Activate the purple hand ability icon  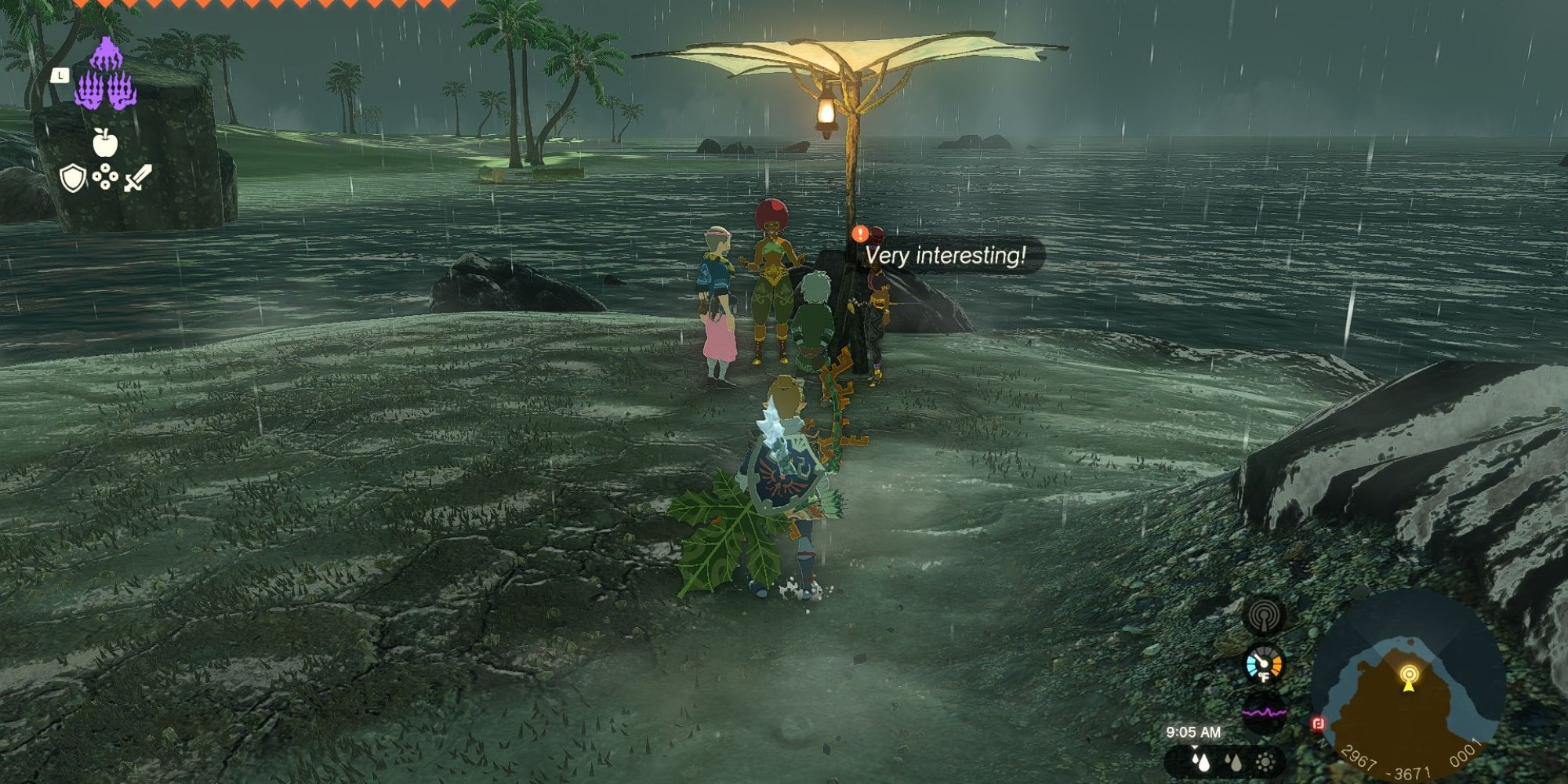coord(106,75)
